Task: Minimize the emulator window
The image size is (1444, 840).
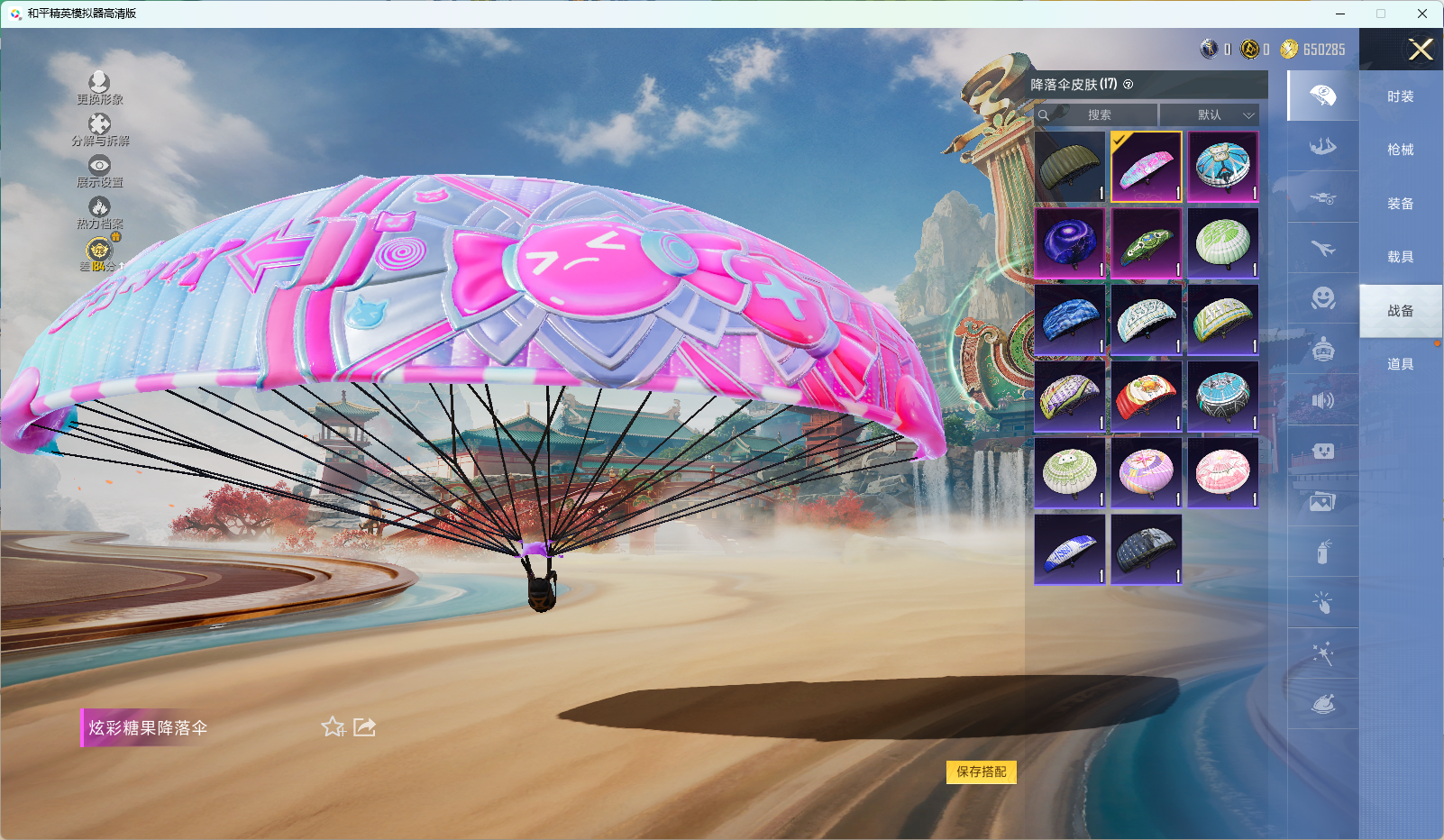Action: click(x=1340, y=14)
